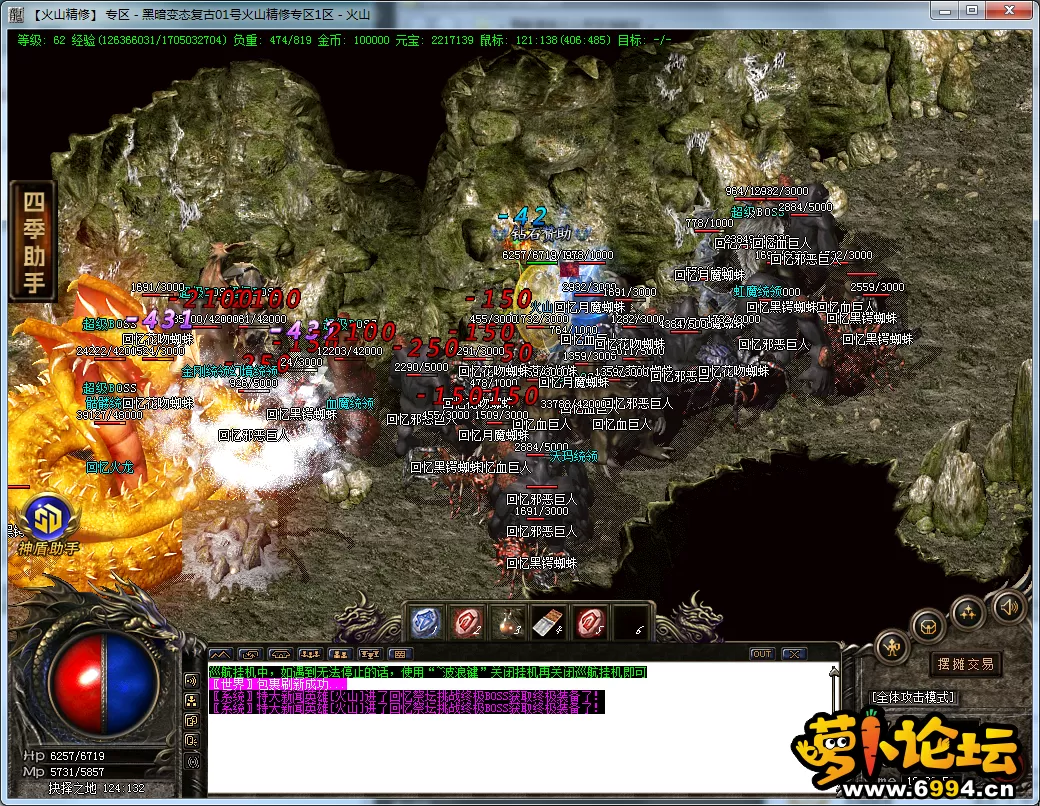Use the scroll item in hotbar slot 4
This screenshot has height=806, width=1040.
(x=546, y=622)
